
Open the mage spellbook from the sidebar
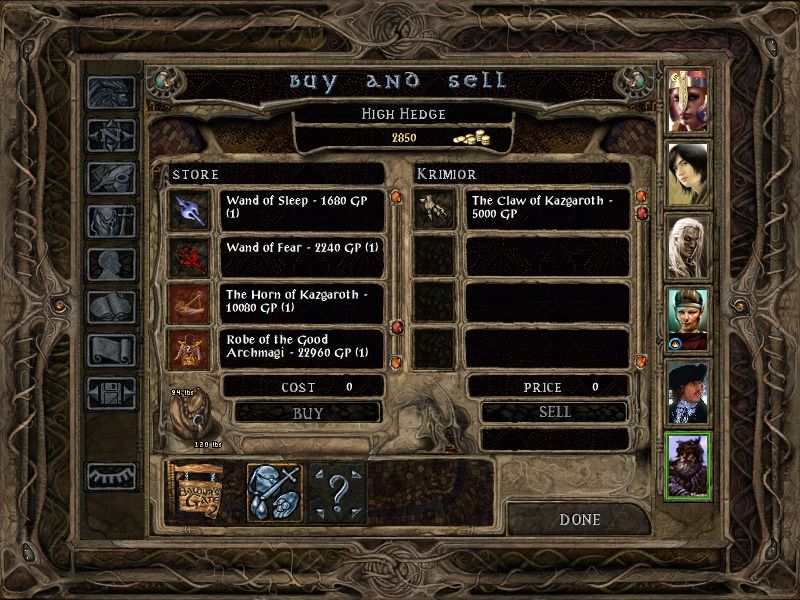(x=112, y=307)
